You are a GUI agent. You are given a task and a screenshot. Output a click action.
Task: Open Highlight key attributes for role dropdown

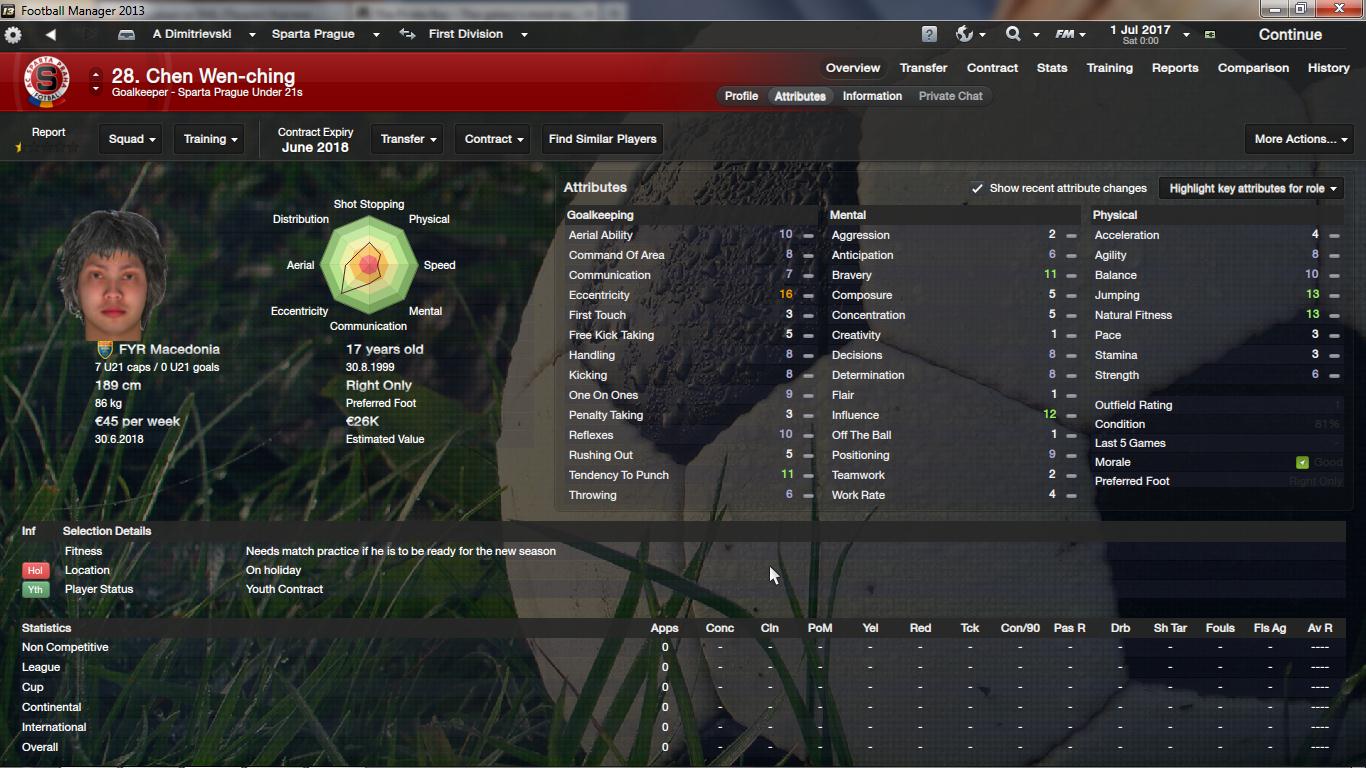tap(1252, 188)
